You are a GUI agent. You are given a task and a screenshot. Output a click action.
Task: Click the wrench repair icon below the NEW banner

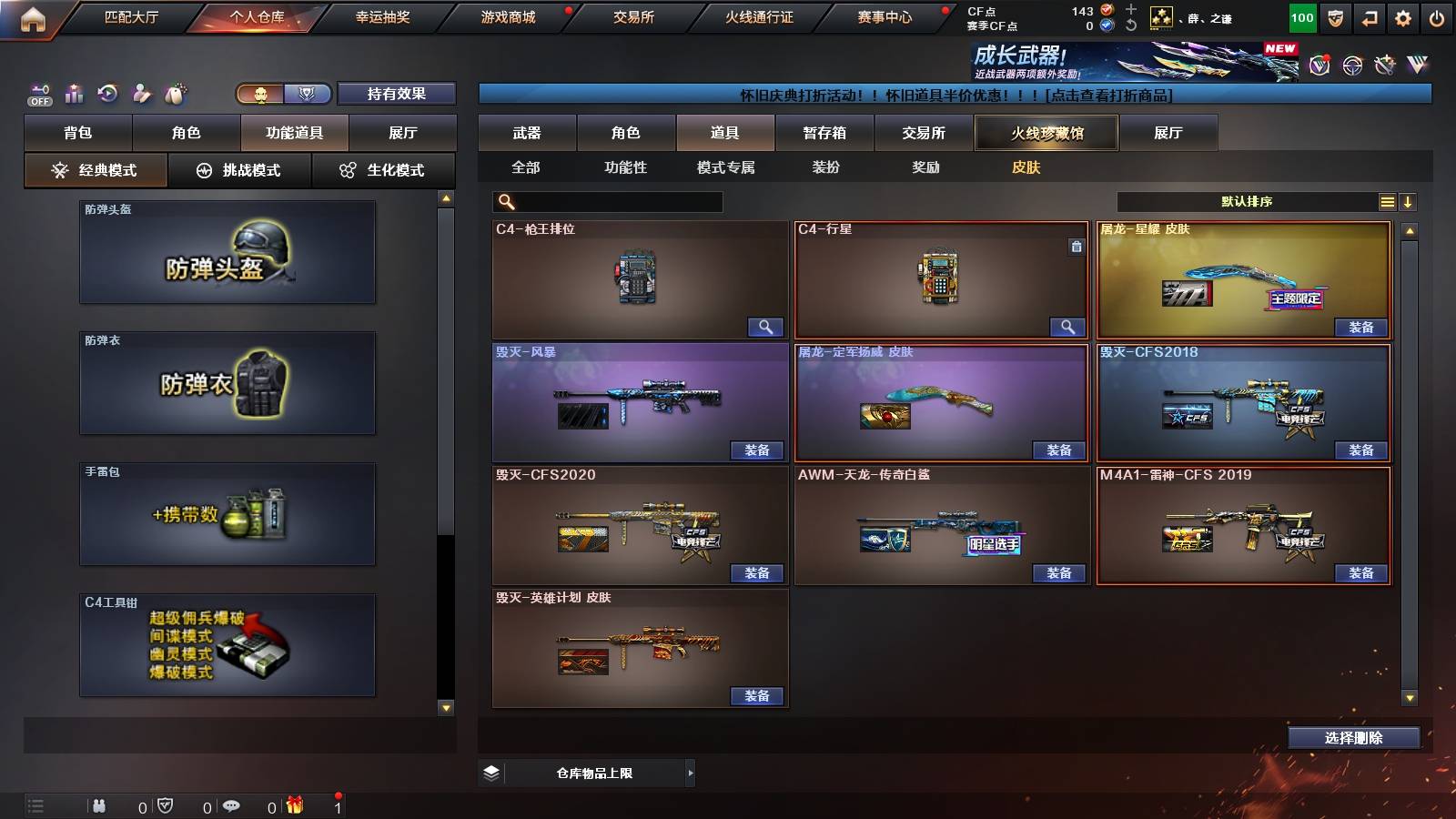point(1385,66)
